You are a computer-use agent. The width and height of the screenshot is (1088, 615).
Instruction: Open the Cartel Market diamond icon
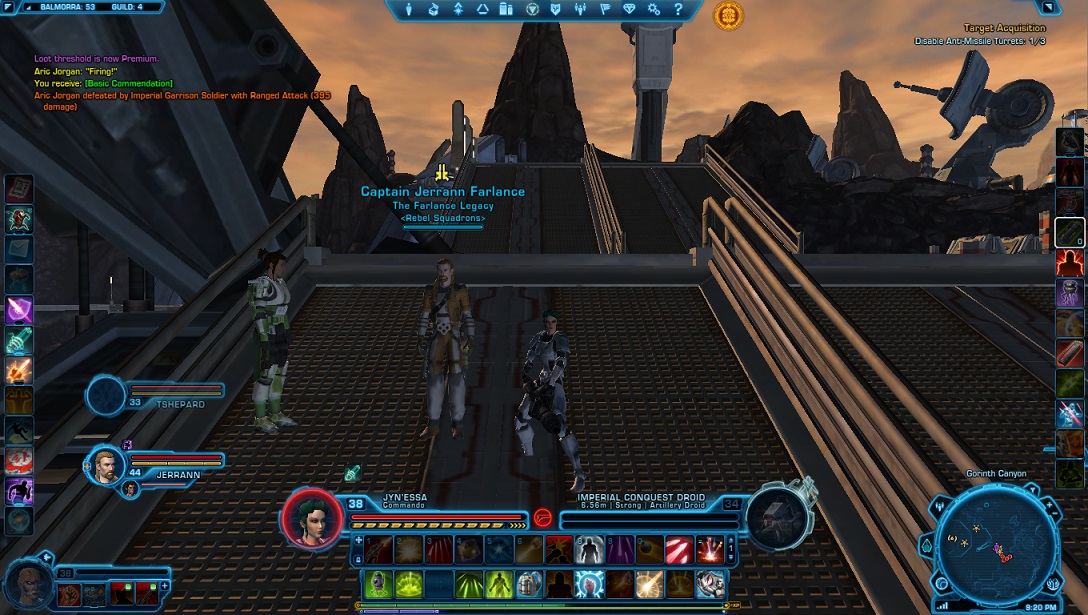(x=629, y=9)
